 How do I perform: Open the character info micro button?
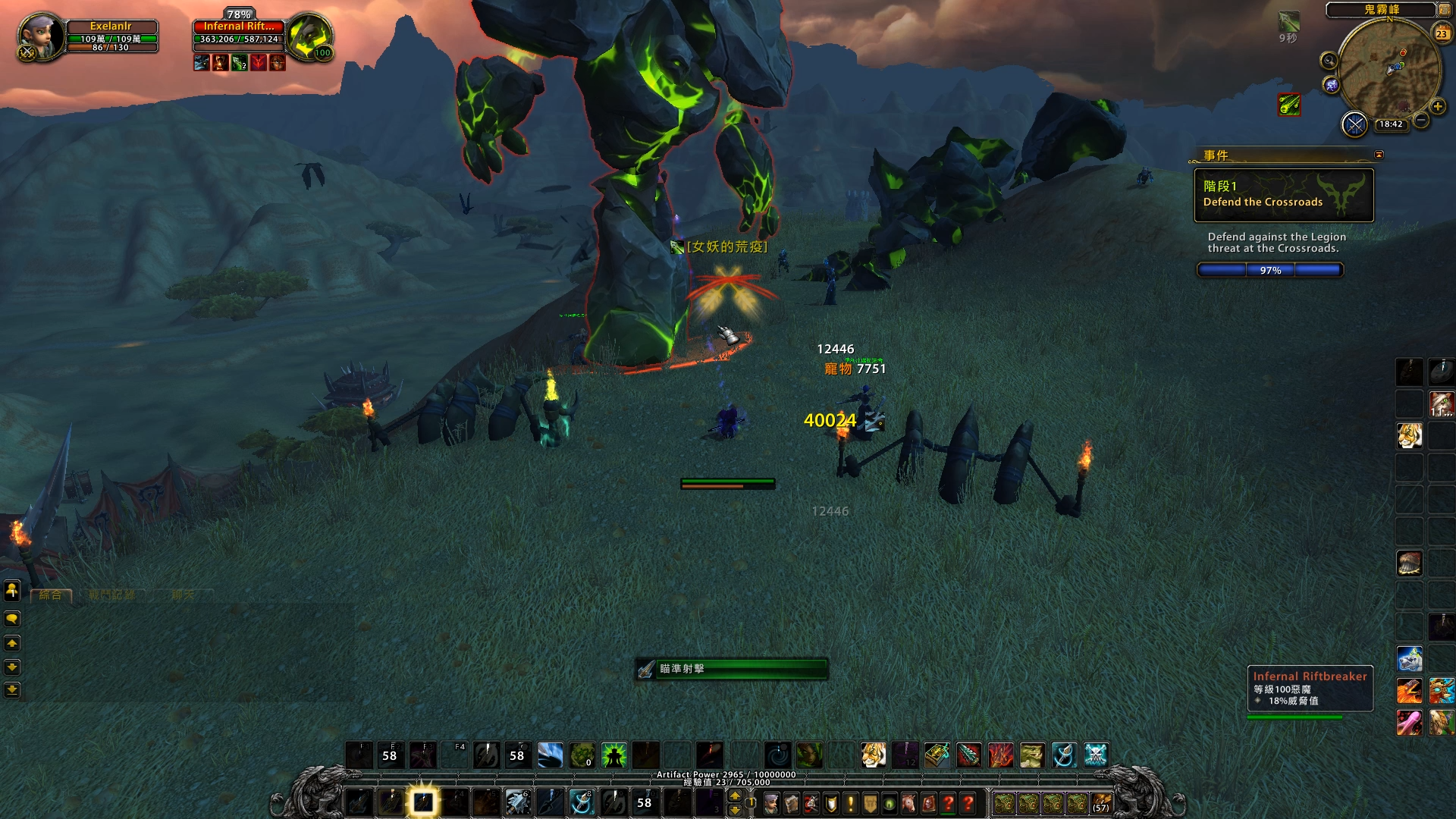771,803
